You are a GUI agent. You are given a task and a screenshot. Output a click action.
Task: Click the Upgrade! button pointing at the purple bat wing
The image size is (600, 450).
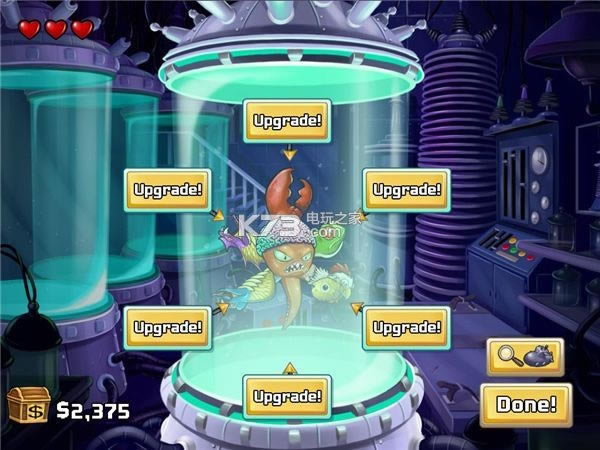167,188
